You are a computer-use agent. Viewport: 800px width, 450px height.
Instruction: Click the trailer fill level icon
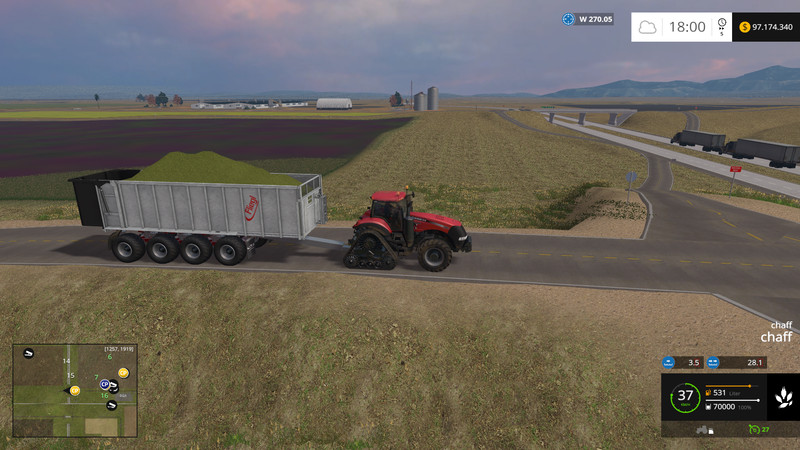(x=709, y=407)
